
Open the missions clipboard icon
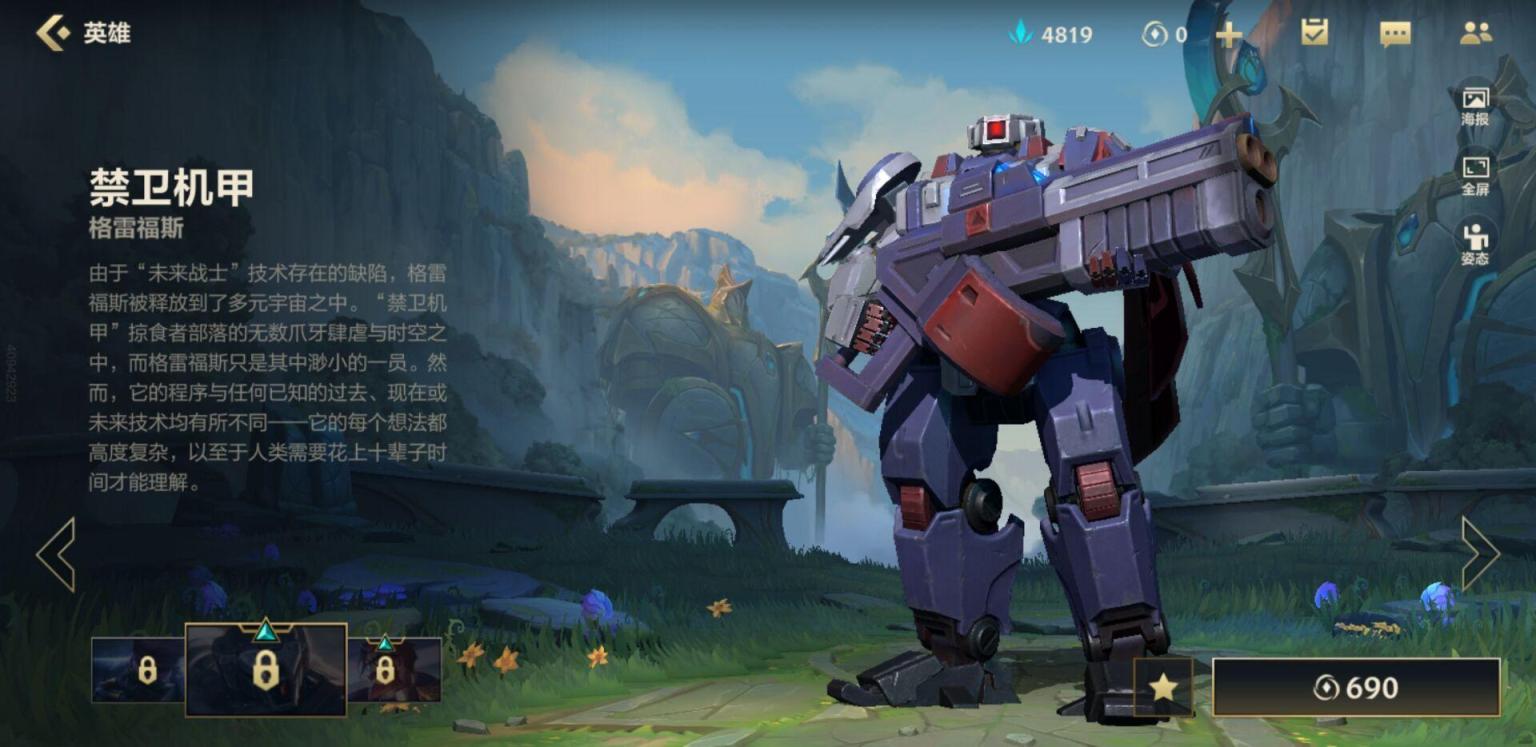[1314, 33]
